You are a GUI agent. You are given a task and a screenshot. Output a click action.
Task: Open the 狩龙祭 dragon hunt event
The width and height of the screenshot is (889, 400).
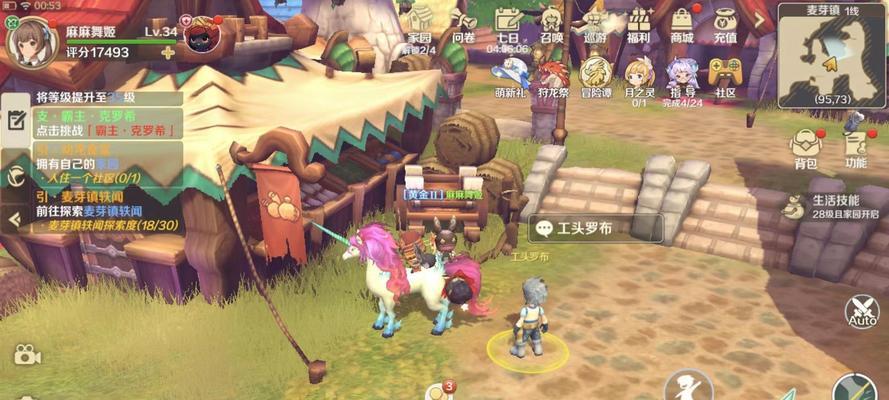click(x=553, y=75)
